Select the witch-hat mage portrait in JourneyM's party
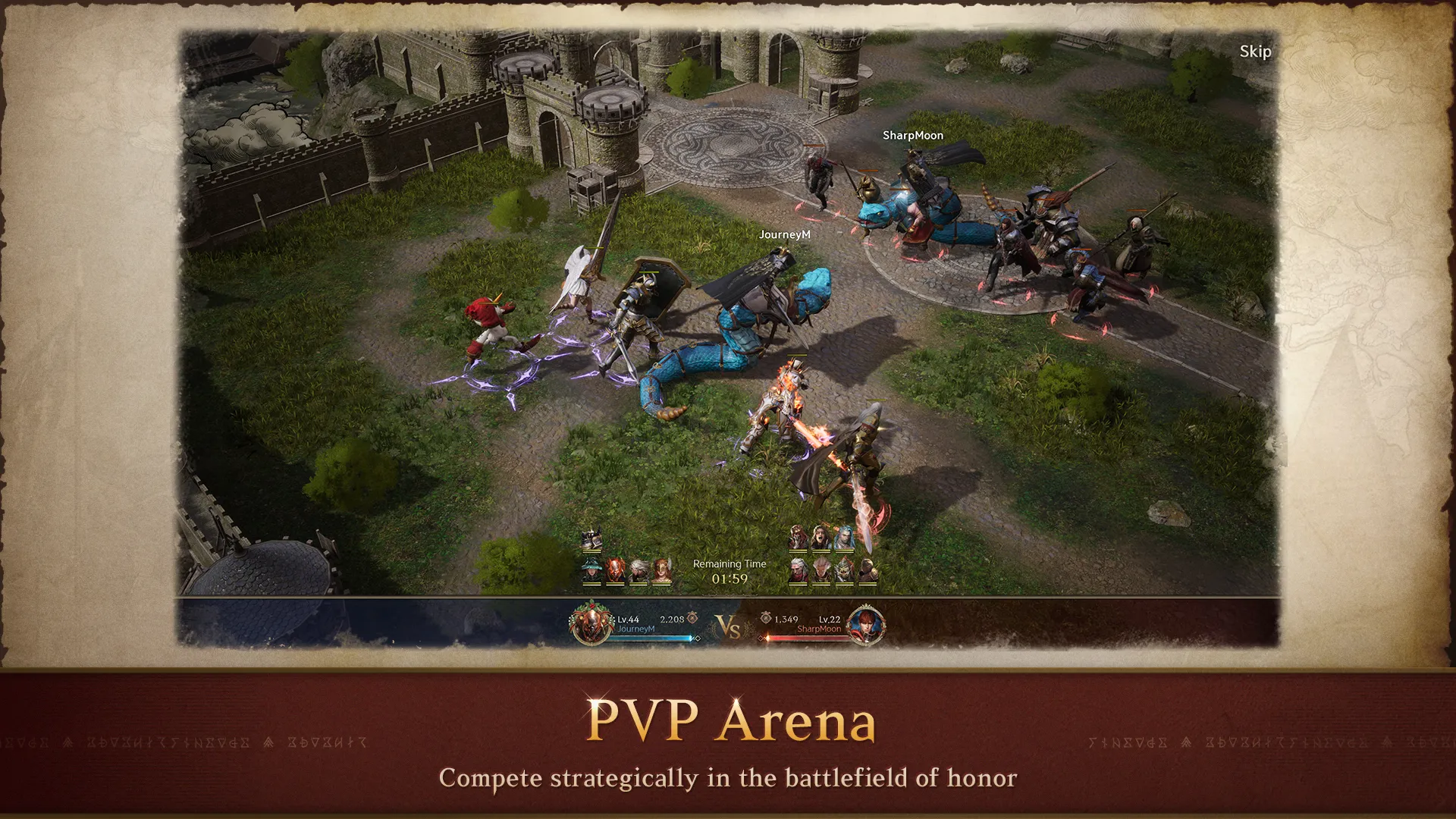The height and width of the screenshot is (819, 1456). (x=591, y=570)
